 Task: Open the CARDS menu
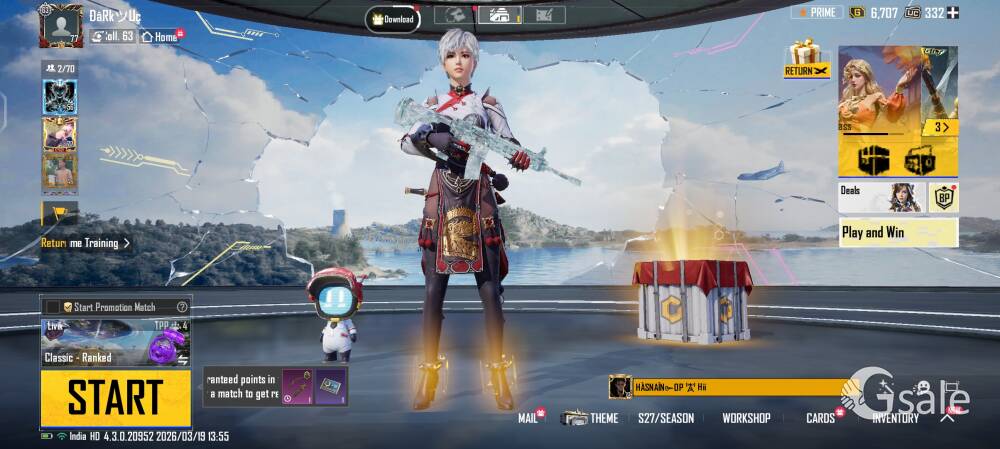821,418
